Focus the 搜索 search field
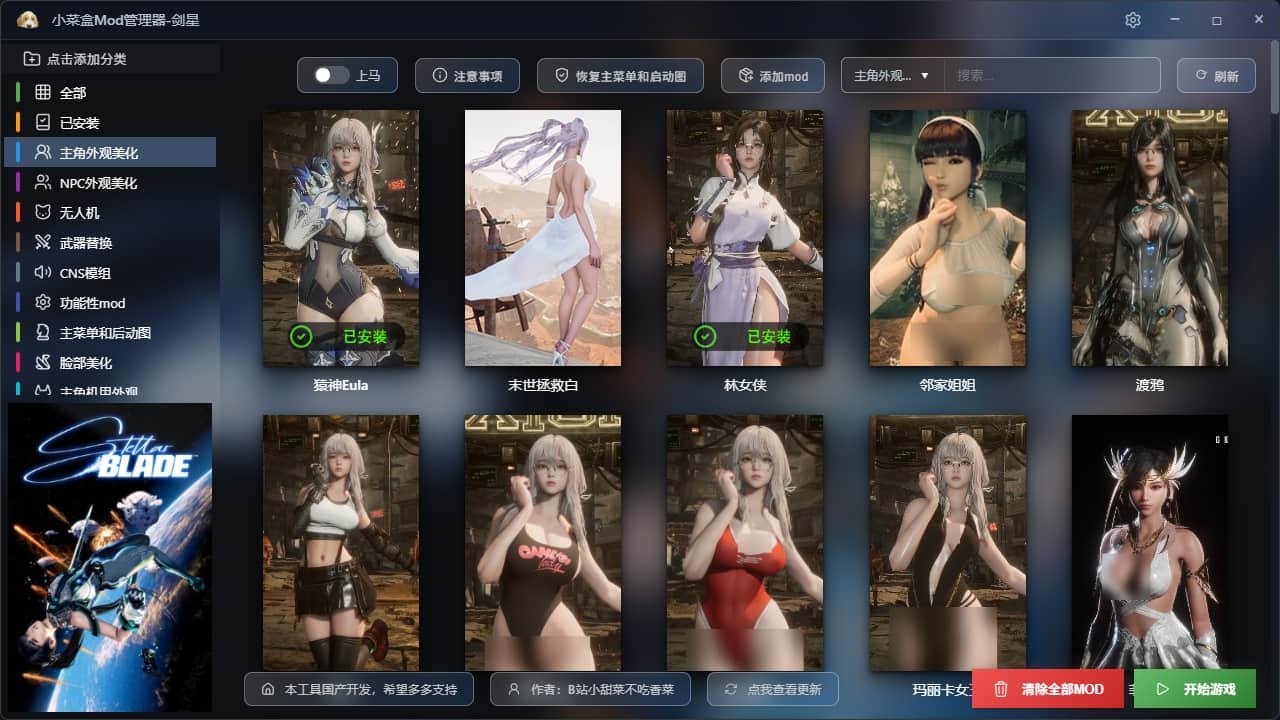Viewport: 1280px width, 720px height. click(x=1052, y=76)
